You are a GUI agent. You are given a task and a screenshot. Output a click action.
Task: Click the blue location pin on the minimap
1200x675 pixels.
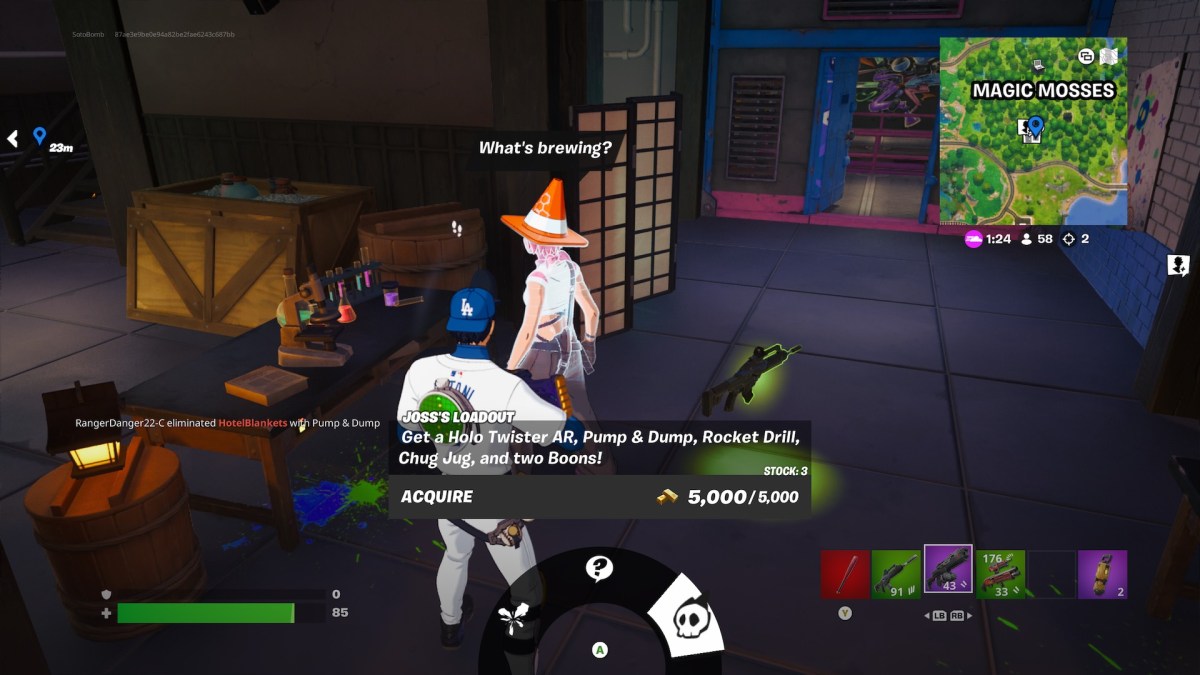tap(1036, 126)
